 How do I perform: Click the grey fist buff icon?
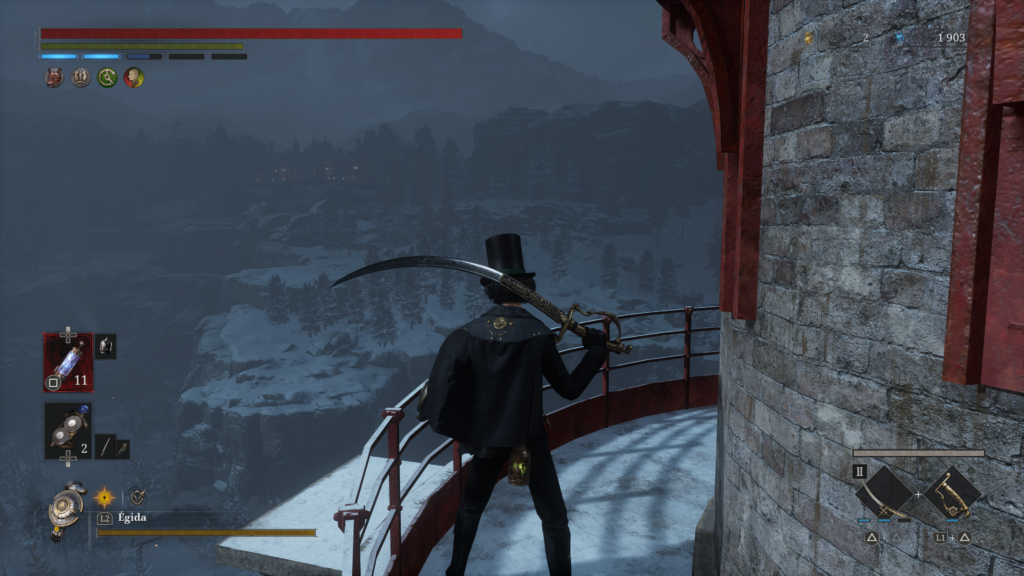(81, 78)
